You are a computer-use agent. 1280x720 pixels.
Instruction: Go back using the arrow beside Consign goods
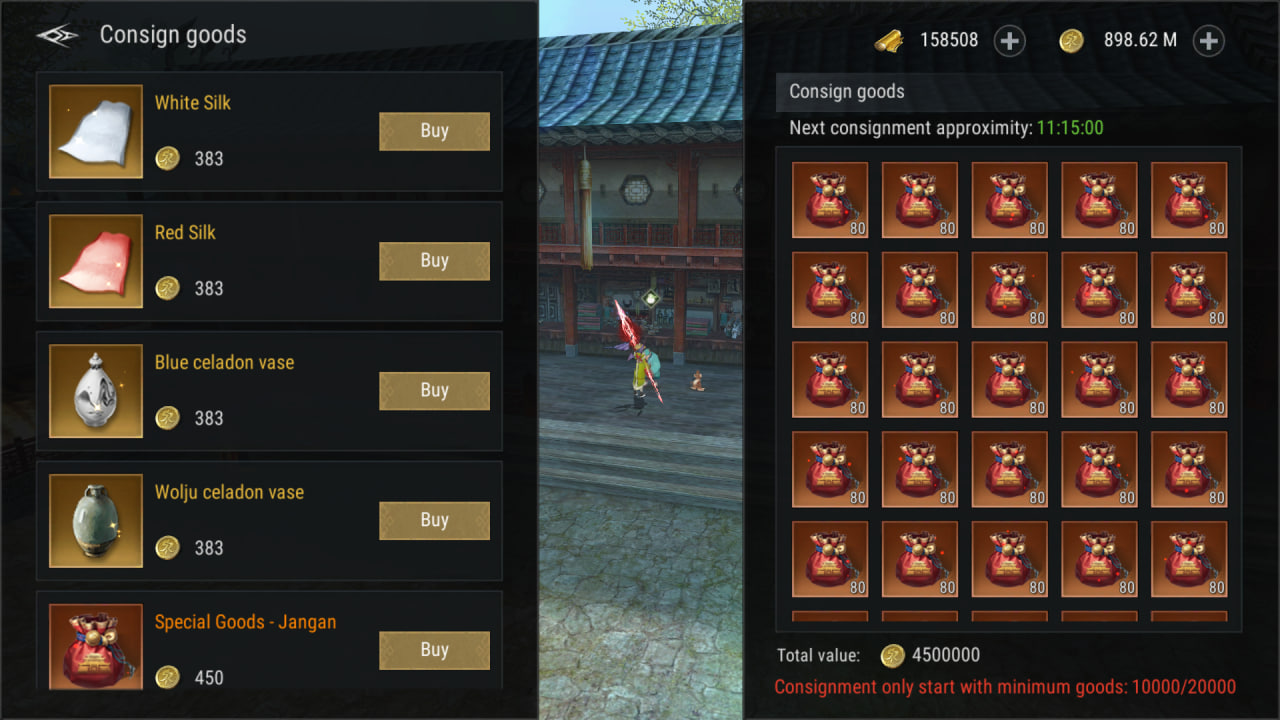coord(57,36)
